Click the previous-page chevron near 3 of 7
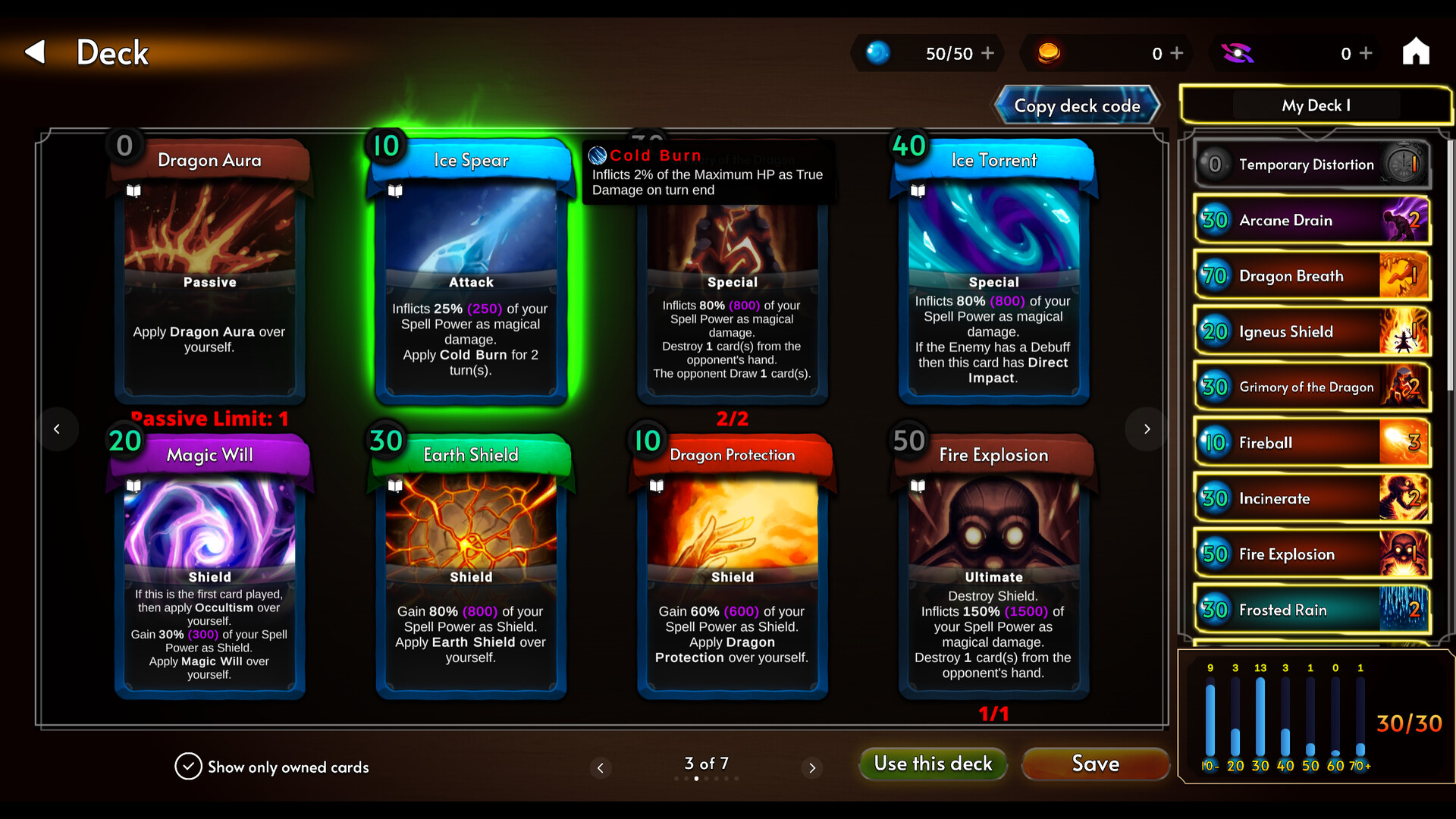Image resolution: width=1456 pixels, height=819 pixels. (601, 768)
